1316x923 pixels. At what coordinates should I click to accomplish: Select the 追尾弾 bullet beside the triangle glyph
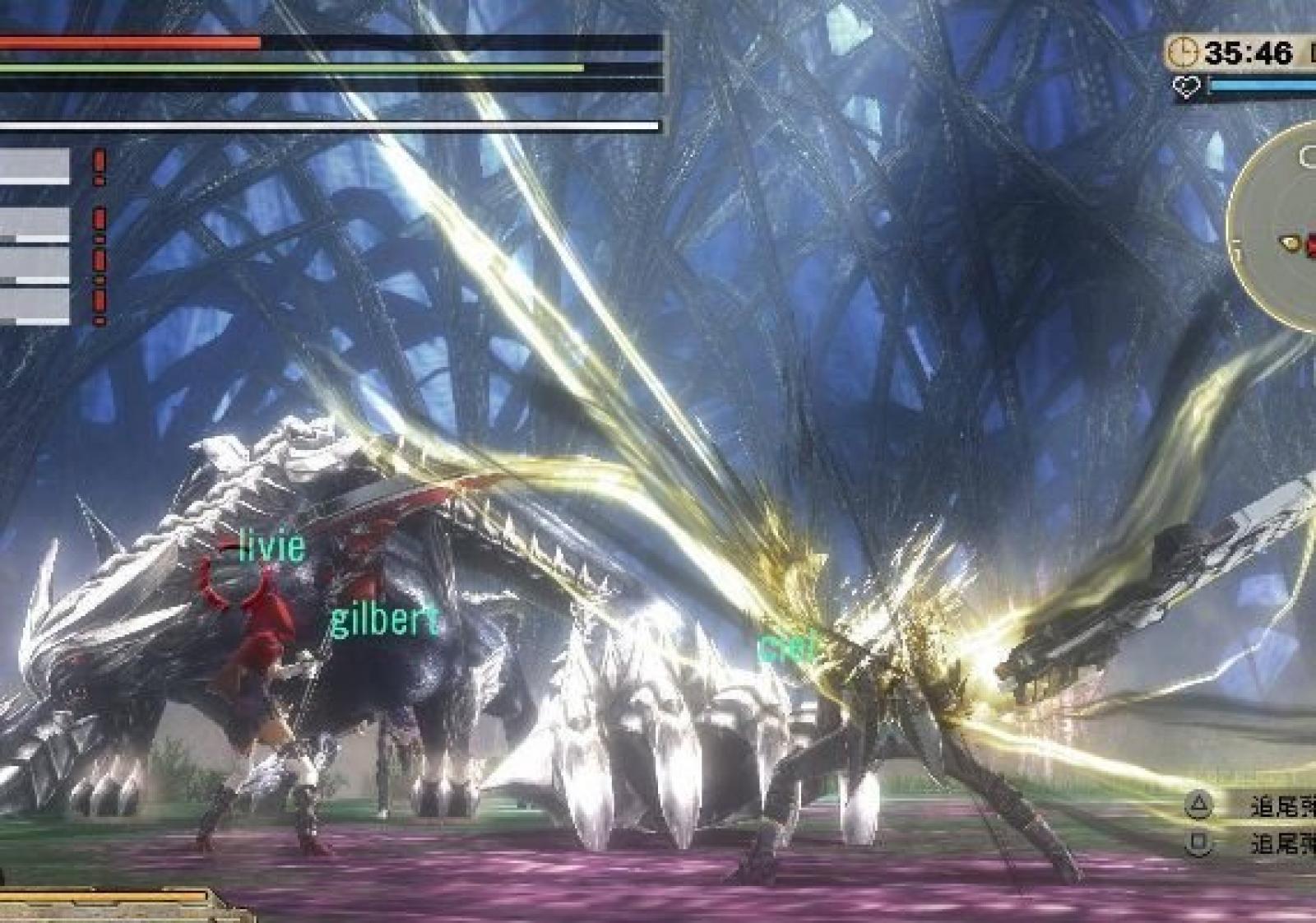[x=1281, y=806]
